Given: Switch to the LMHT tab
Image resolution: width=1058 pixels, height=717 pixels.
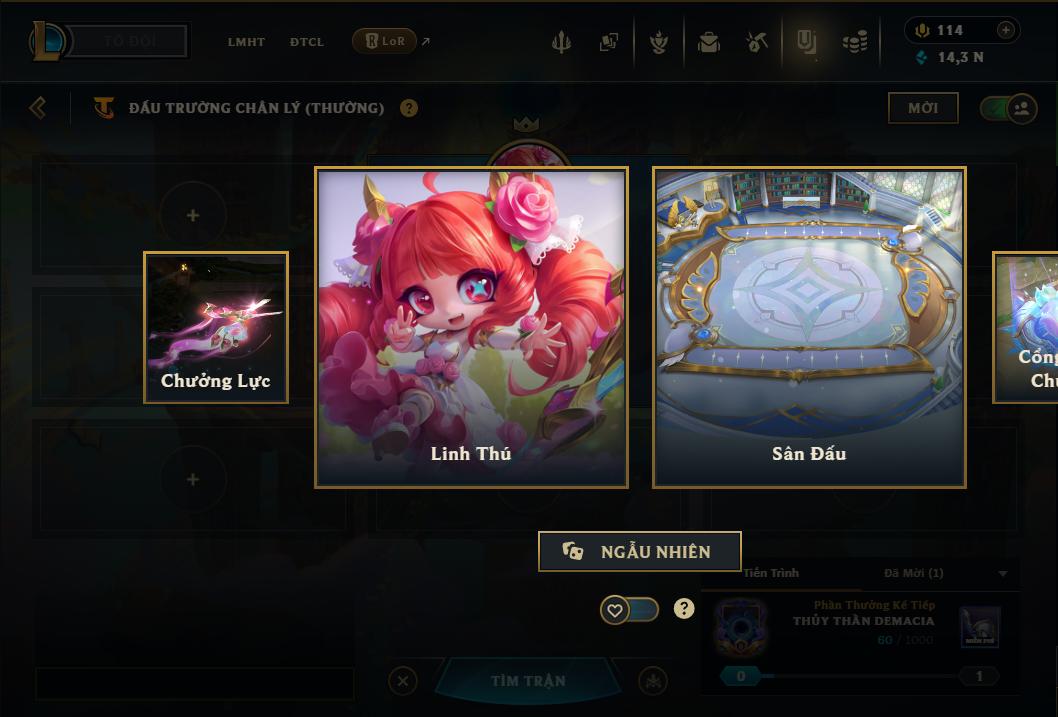Looking at the screenshot, I should pyautogui.click(x=246, y=42).
